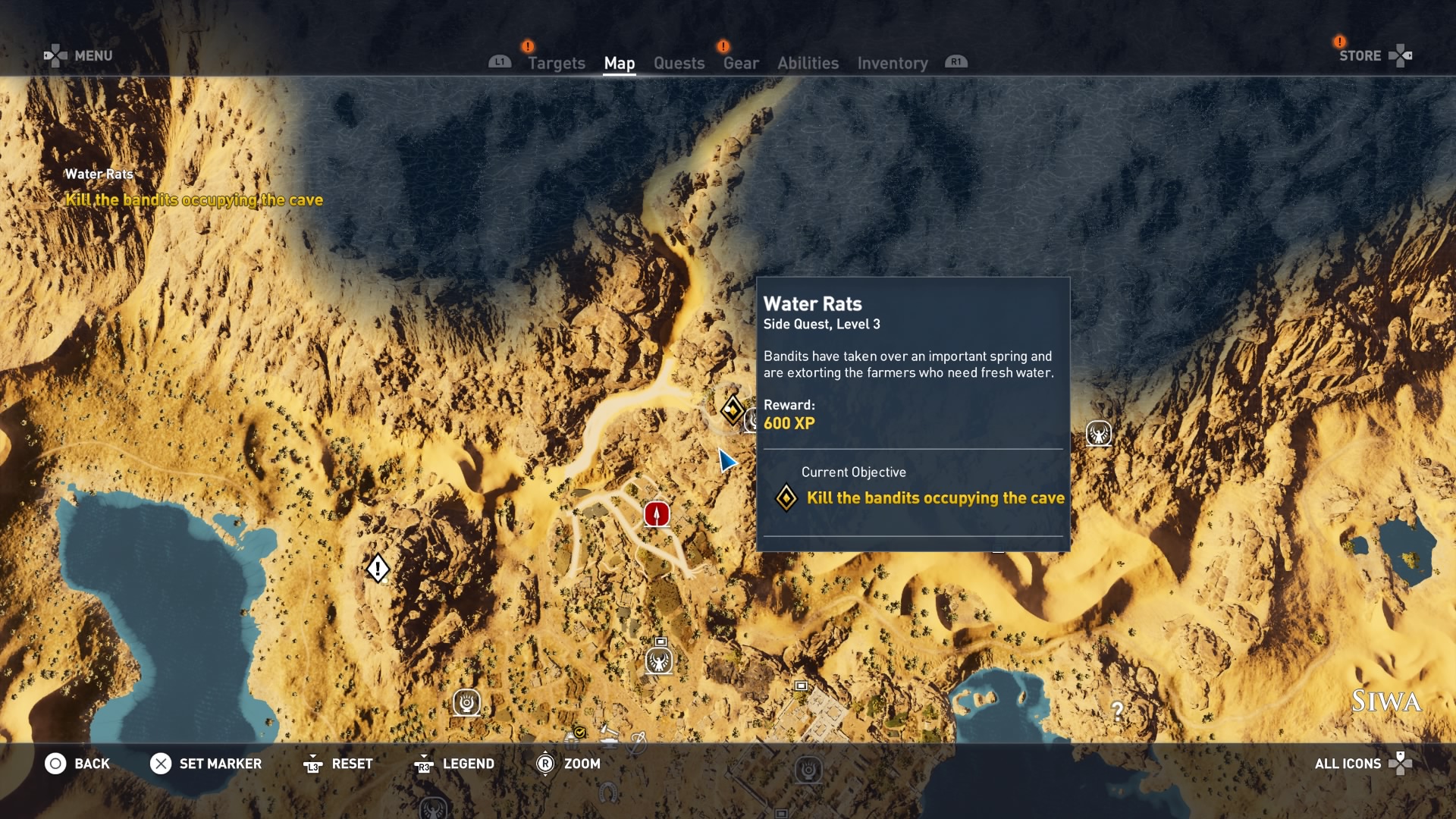Click the question mark undiscovered location
1456x819 pixels.
[x=1117, y=711]
